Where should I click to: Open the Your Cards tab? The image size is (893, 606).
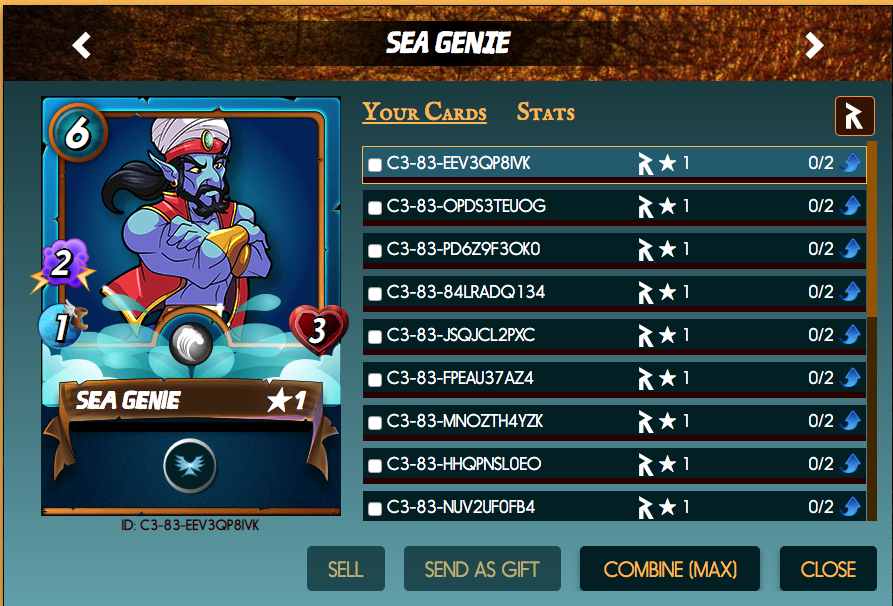[x=424, y=112]
